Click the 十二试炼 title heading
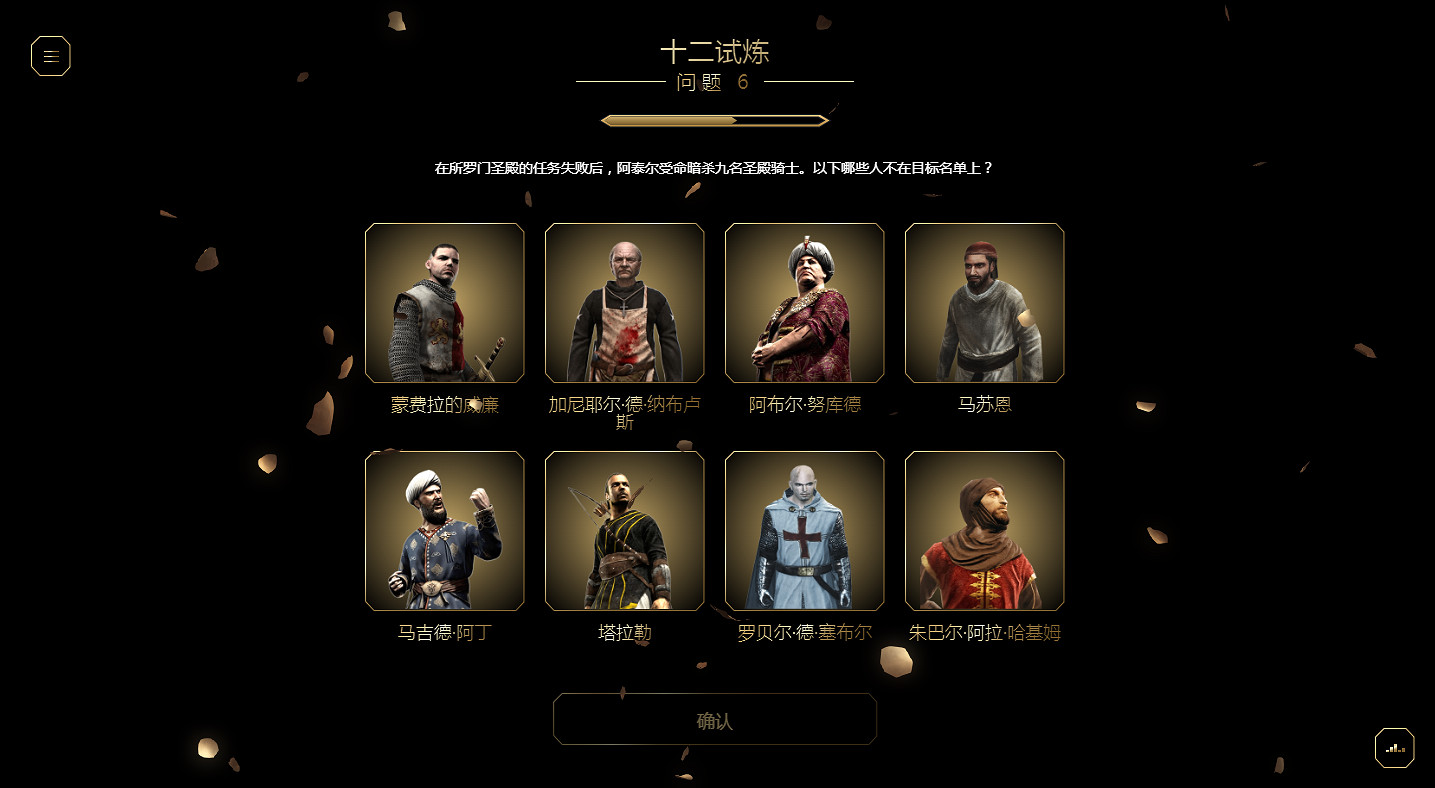This screenshot has width=1435, height=788. tap(716, 52)
